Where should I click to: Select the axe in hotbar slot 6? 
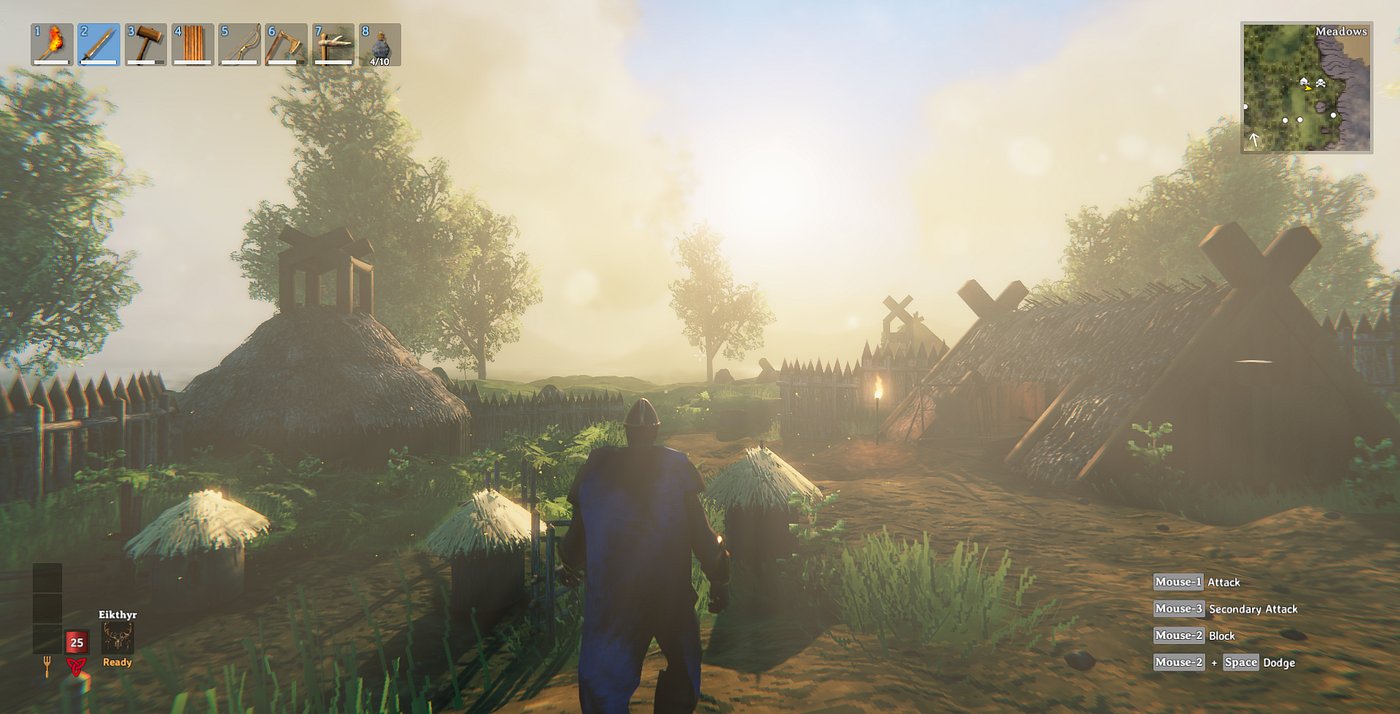coord(286,44)
